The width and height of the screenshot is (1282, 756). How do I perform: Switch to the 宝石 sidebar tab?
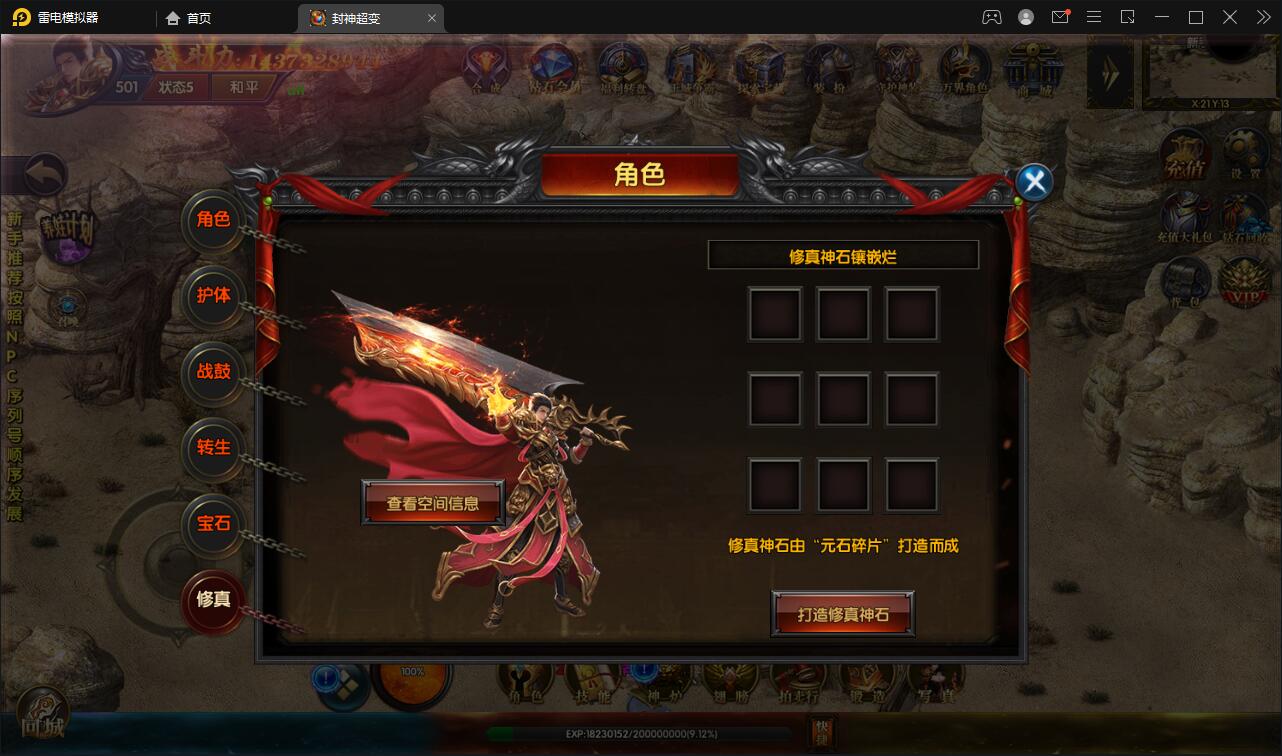[213, 525]
